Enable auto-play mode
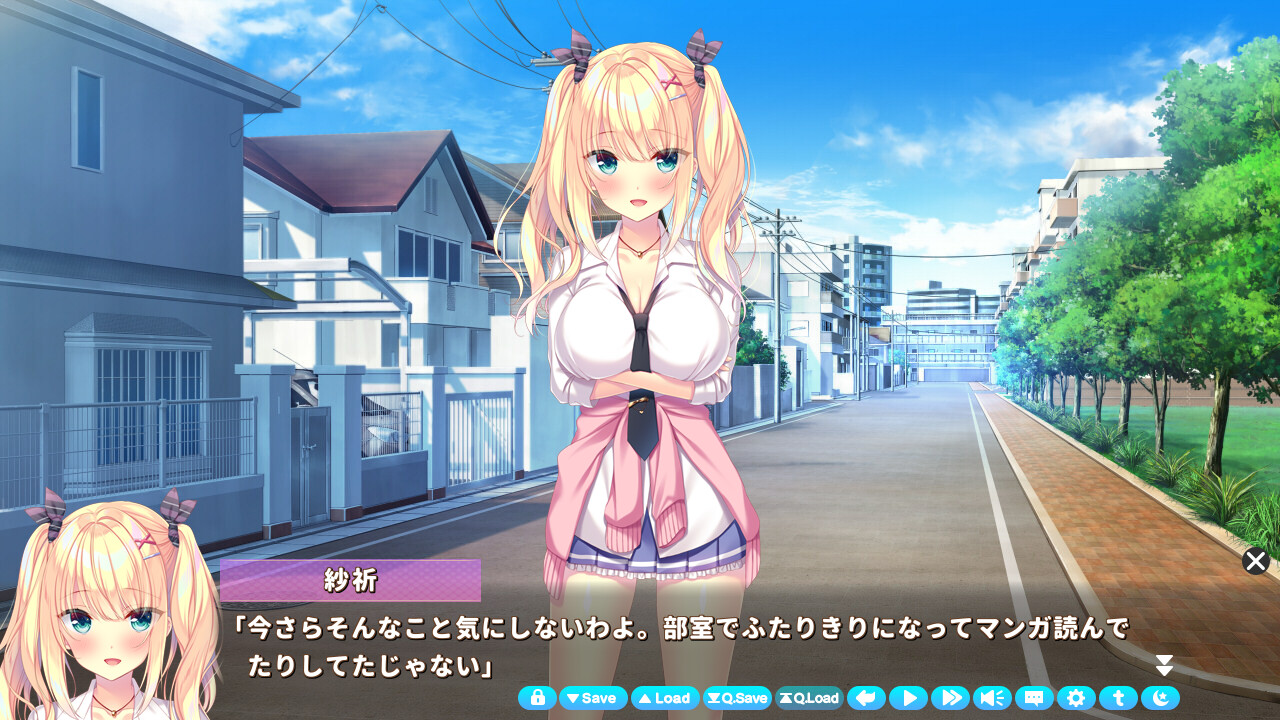This screenshot has width=1280, height=720. point(907,699)
